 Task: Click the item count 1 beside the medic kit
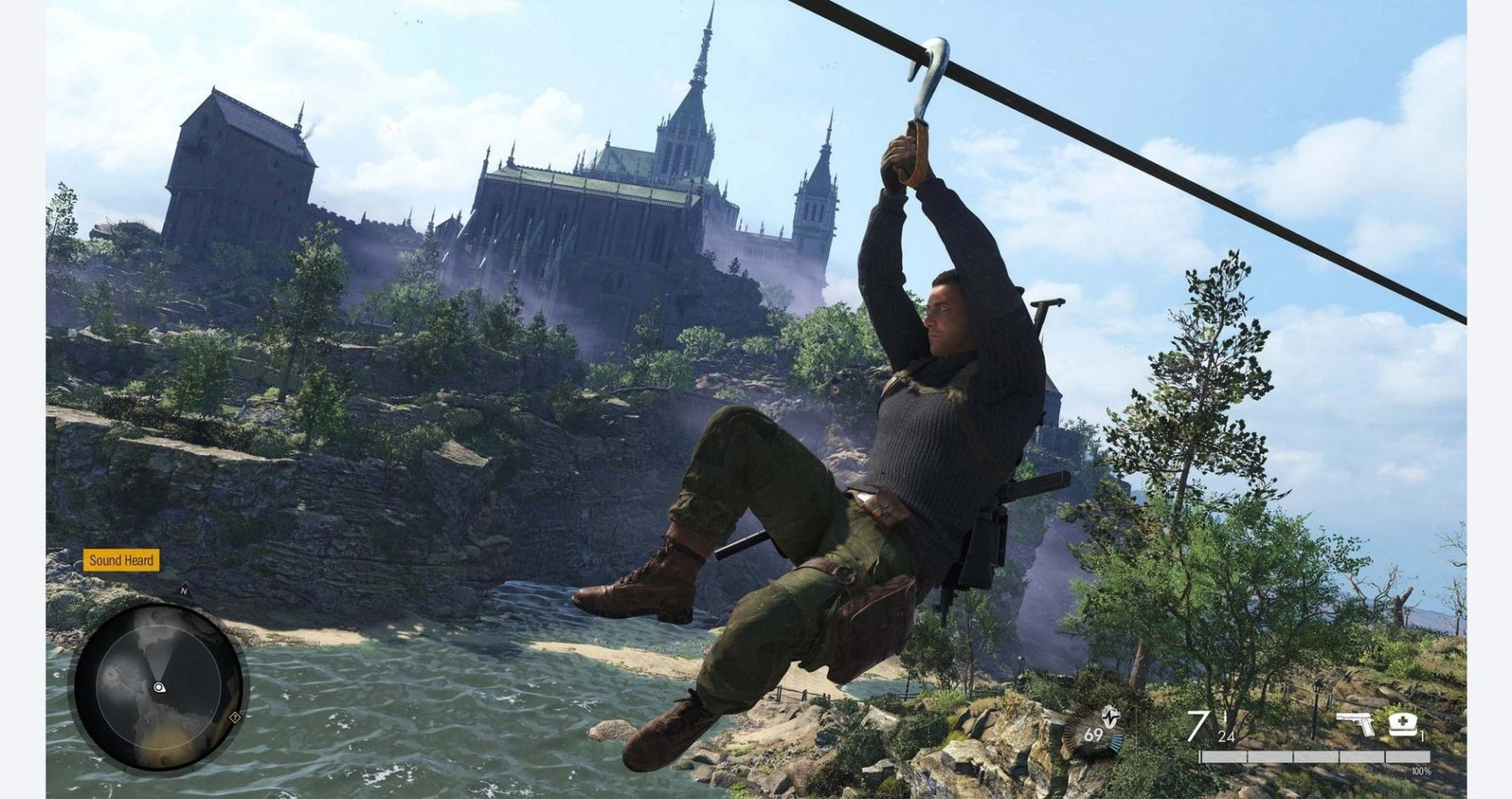point(1421,735)
